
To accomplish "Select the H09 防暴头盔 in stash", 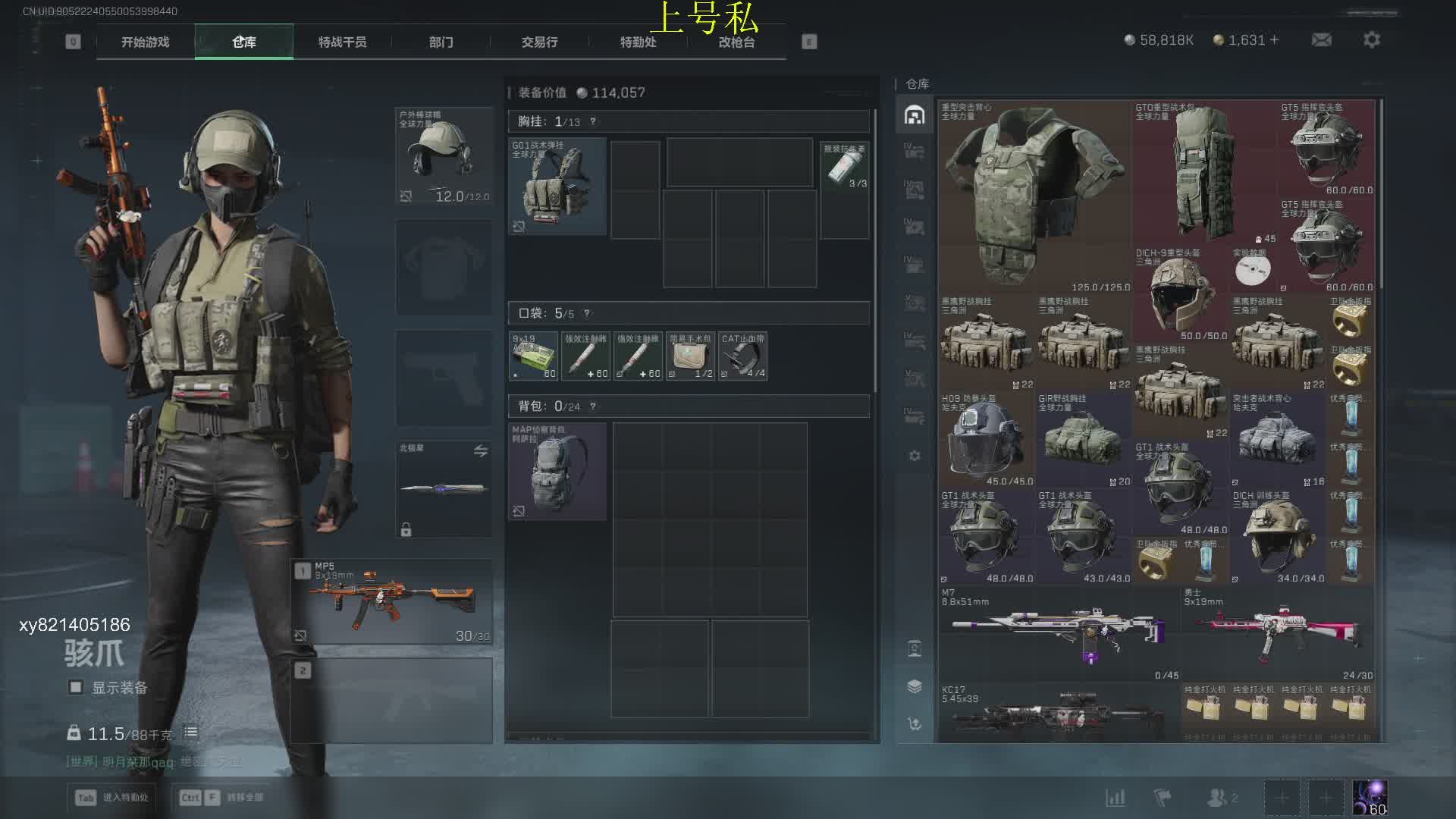I will coord(986,440).
